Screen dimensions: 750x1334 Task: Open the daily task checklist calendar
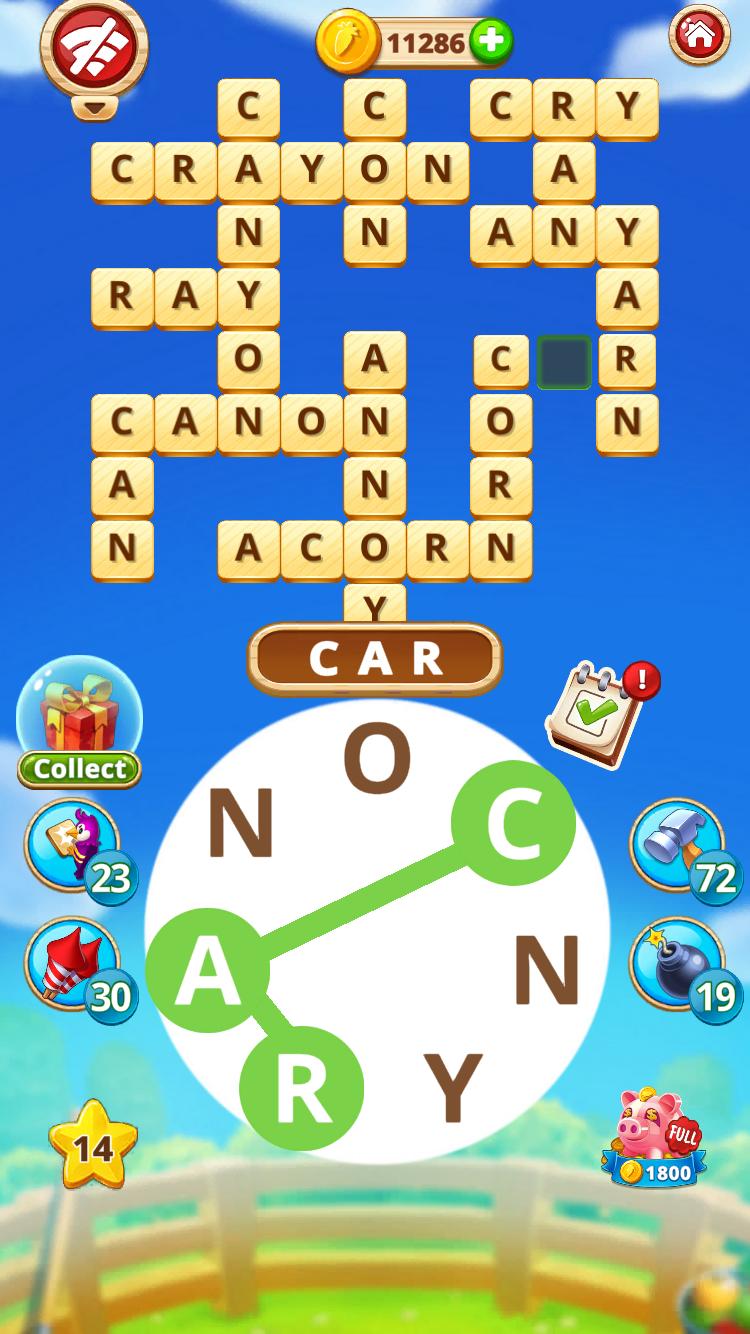(593, 714)
